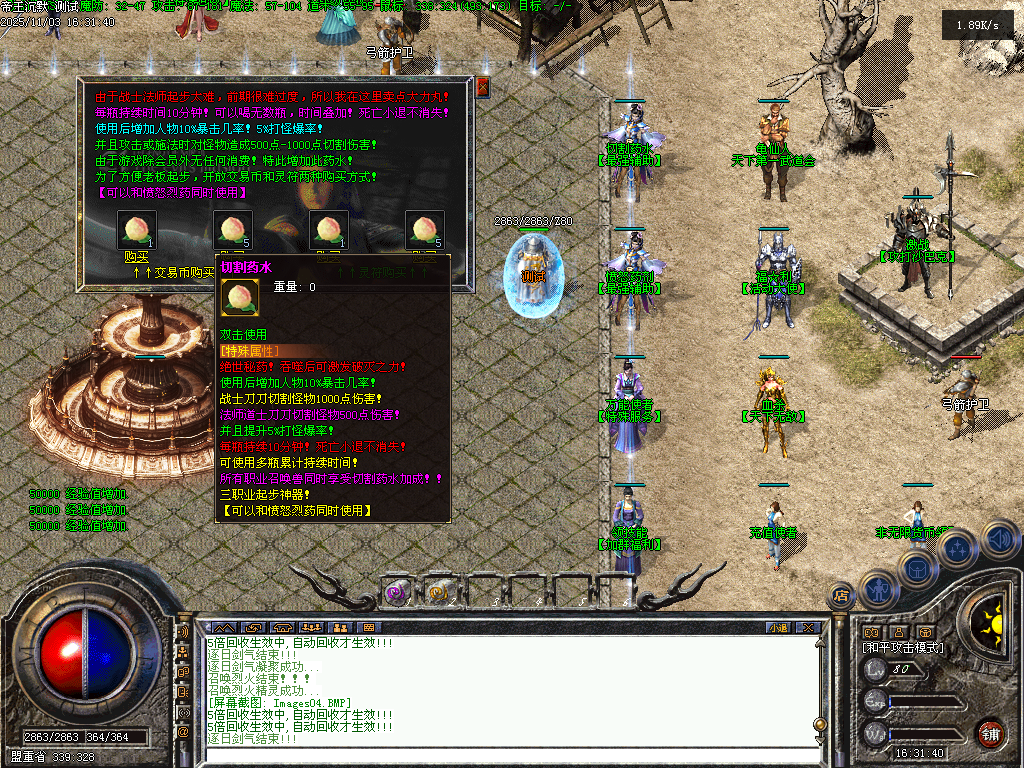Image resolution: width=1024 pixels, height=768 pixels.
Task: Click the mountain icon atop the chat window
Action: (x=226, y=627)
